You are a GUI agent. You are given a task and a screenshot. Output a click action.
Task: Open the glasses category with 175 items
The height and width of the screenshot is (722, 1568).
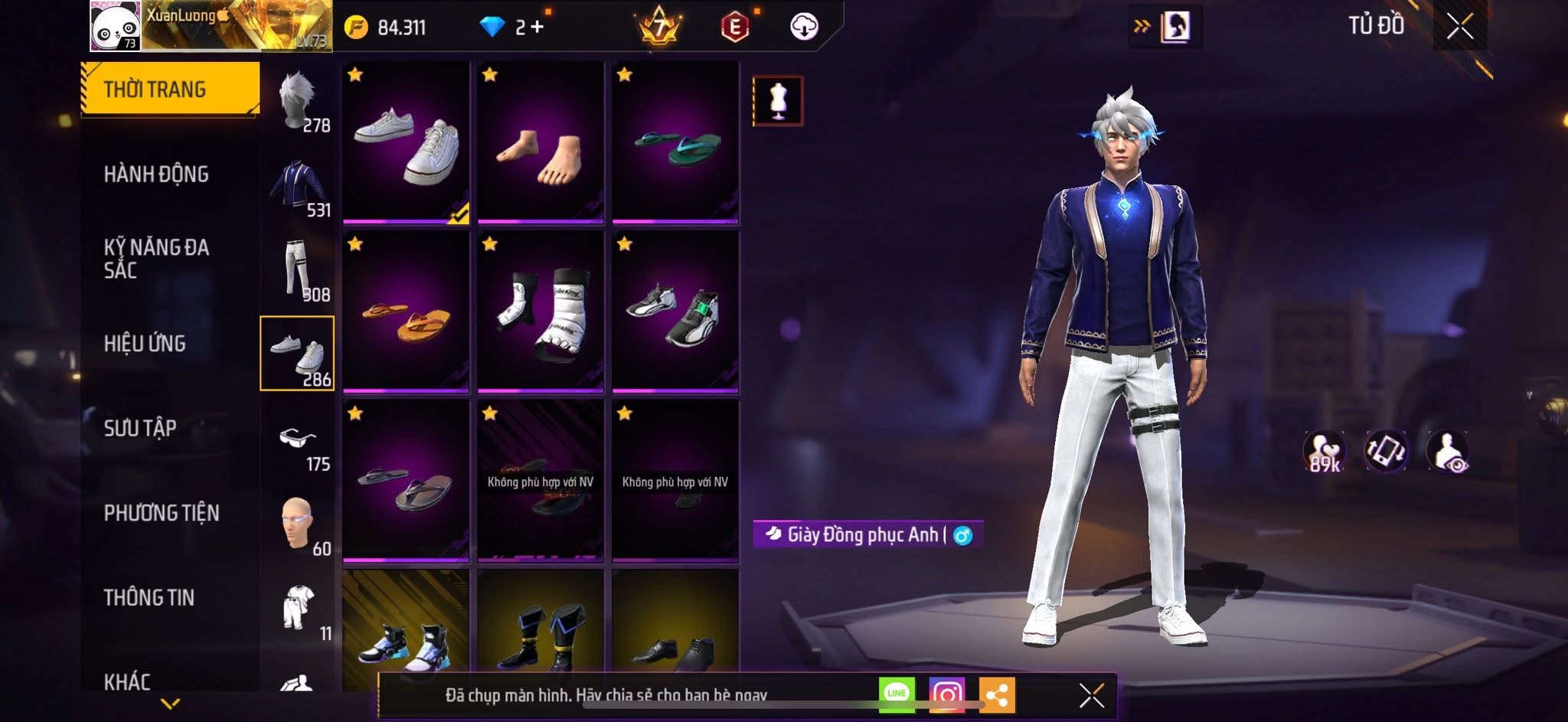pyautogui.click(x=299, y=441)
